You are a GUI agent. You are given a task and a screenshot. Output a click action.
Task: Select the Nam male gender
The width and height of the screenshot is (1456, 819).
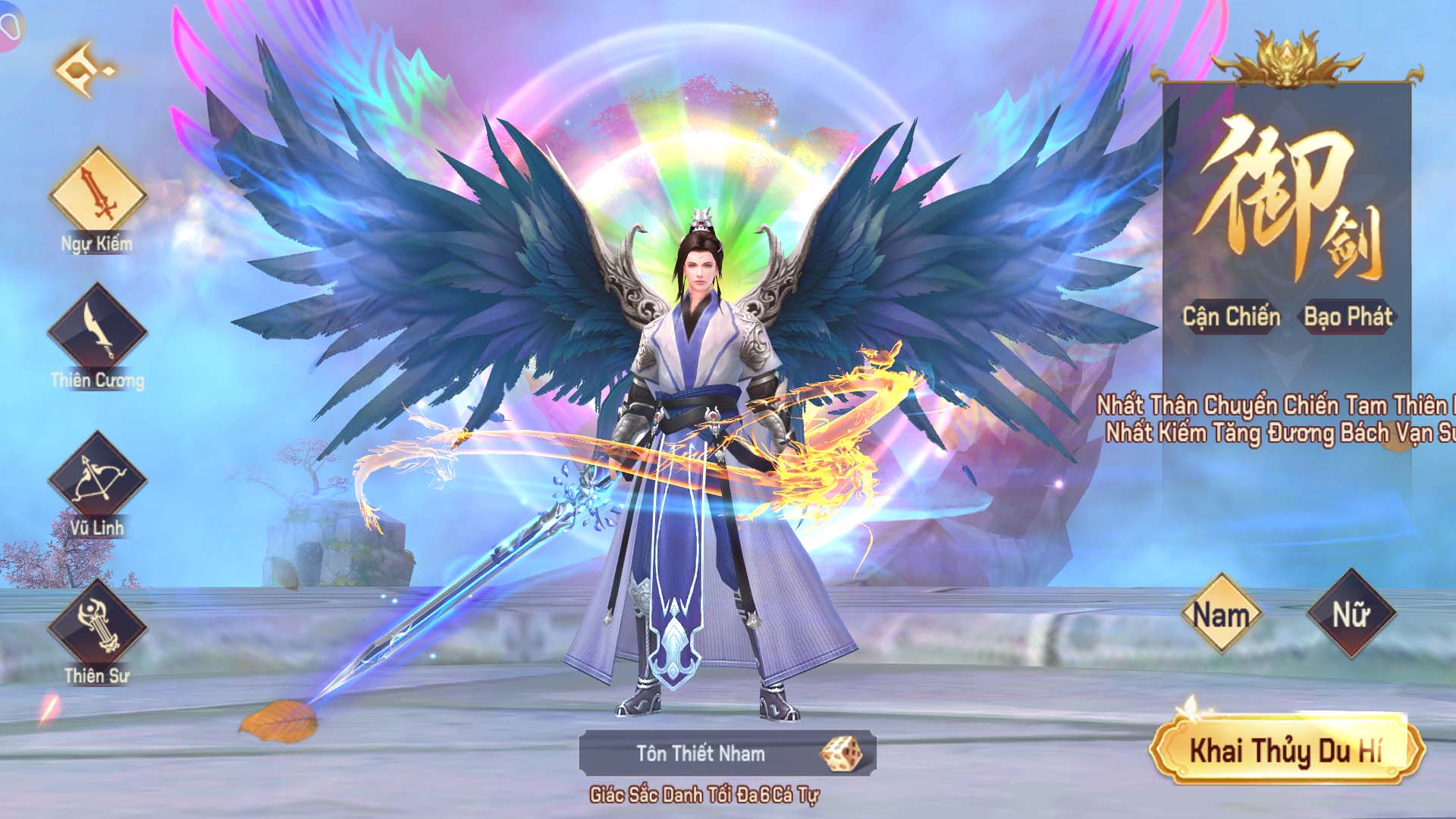[x=1221, y=613]
